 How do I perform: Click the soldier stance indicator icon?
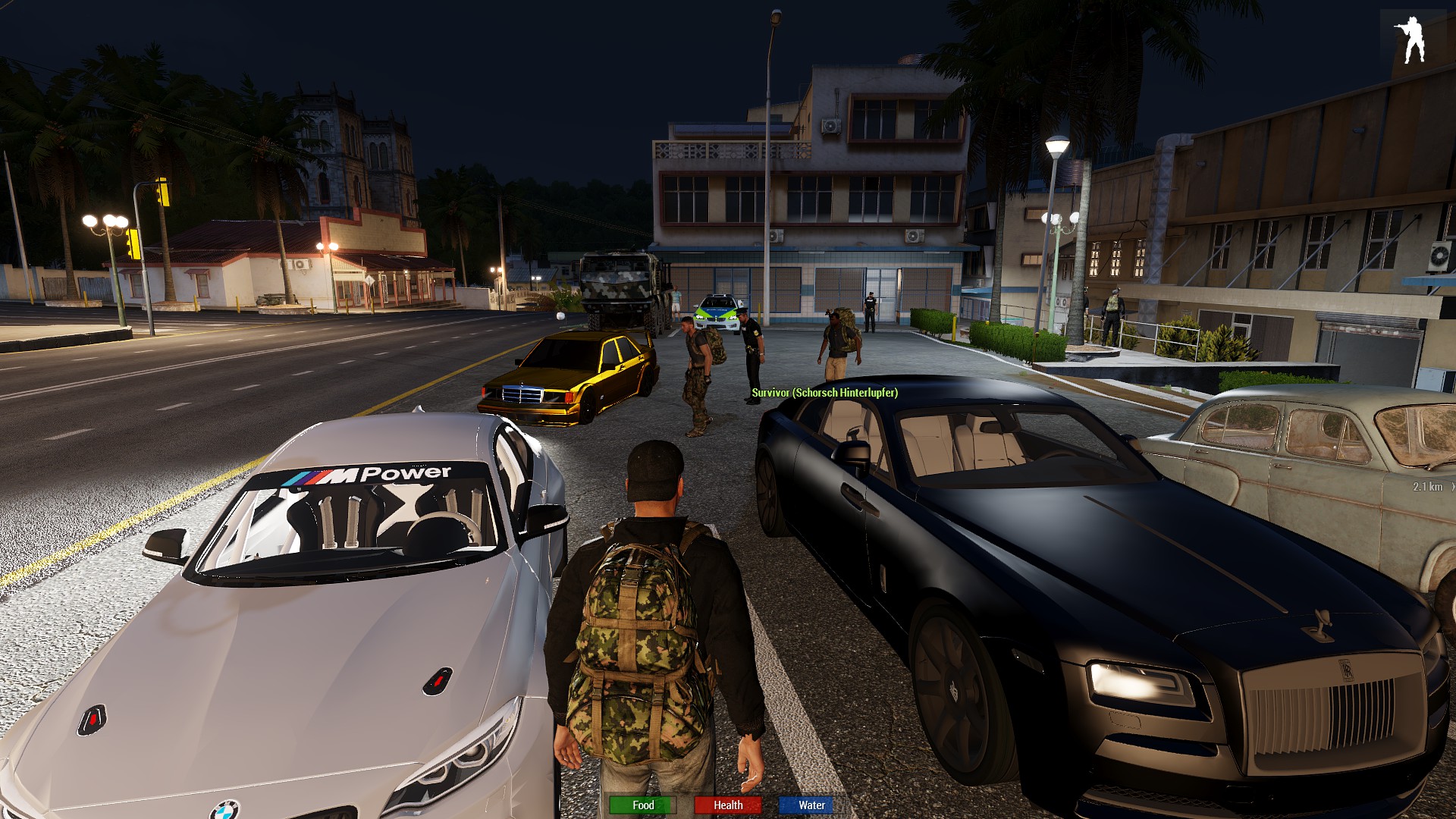(x=1410, y=39)
